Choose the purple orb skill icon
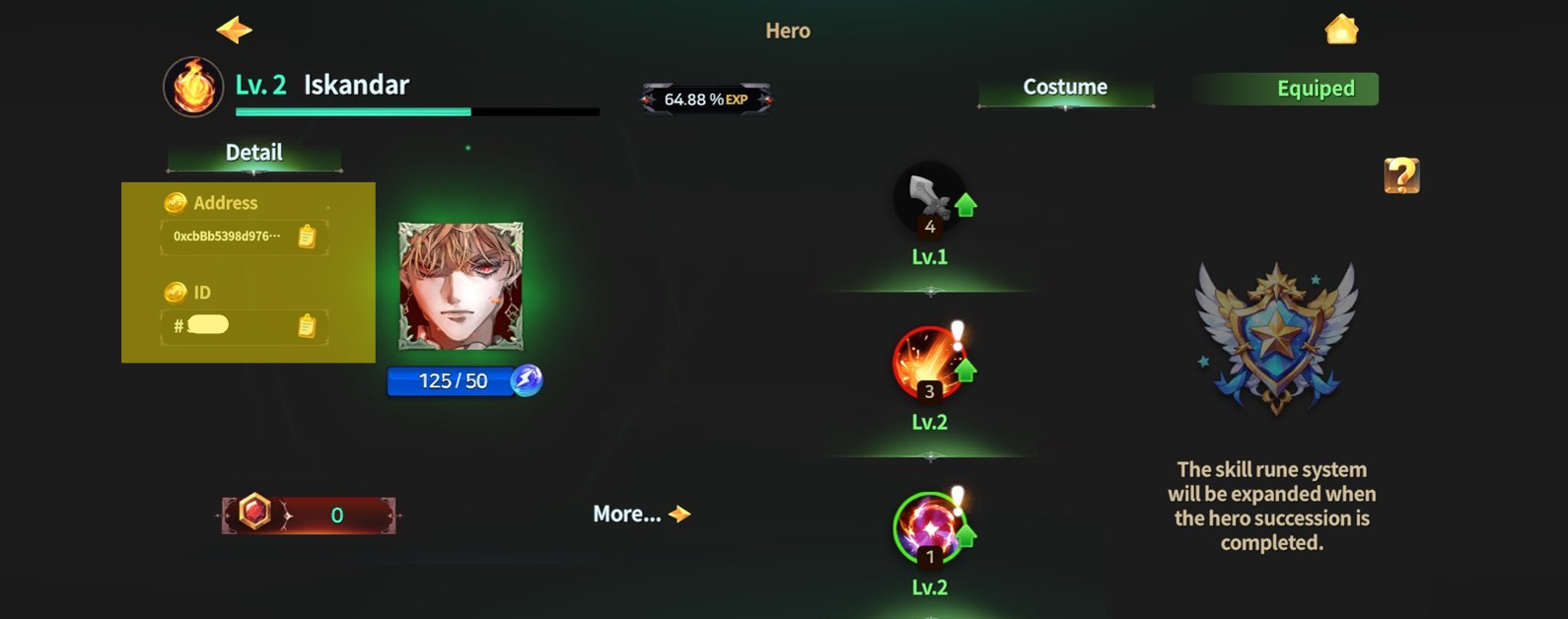The height and width of the screenshot is (619, 1568). click(x=927, y=528)
